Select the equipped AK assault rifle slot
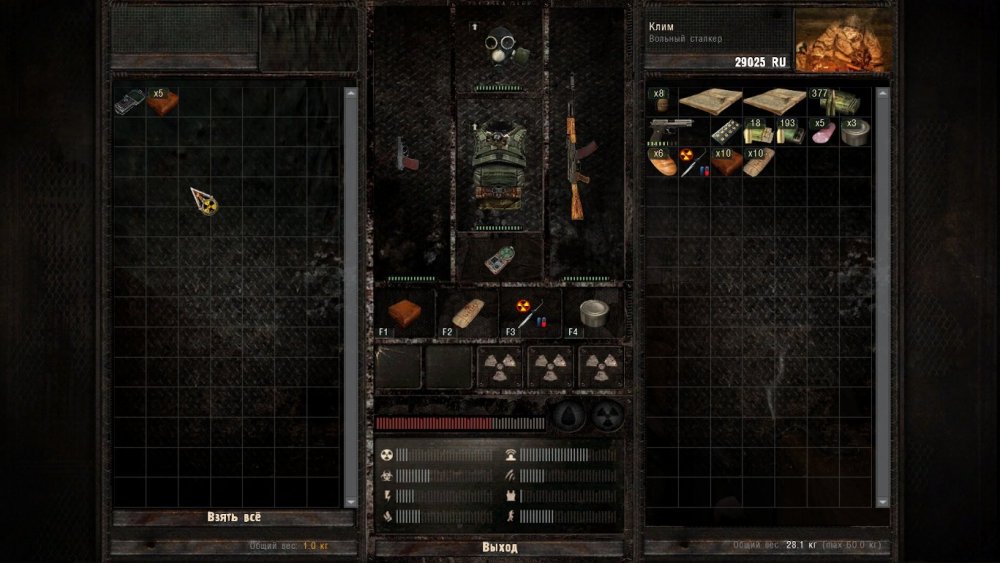Viewport: 1000px width, 563px height. click(x=578, y=150)
